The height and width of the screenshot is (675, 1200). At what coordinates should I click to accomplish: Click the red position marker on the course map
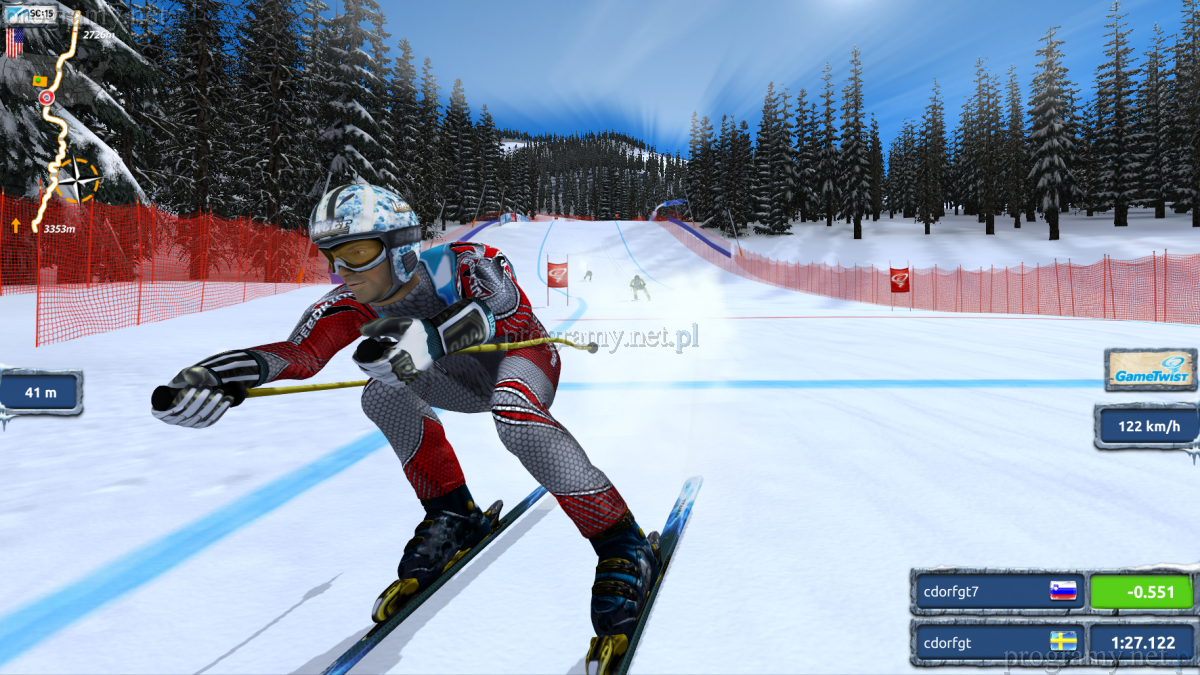(45, 97)
